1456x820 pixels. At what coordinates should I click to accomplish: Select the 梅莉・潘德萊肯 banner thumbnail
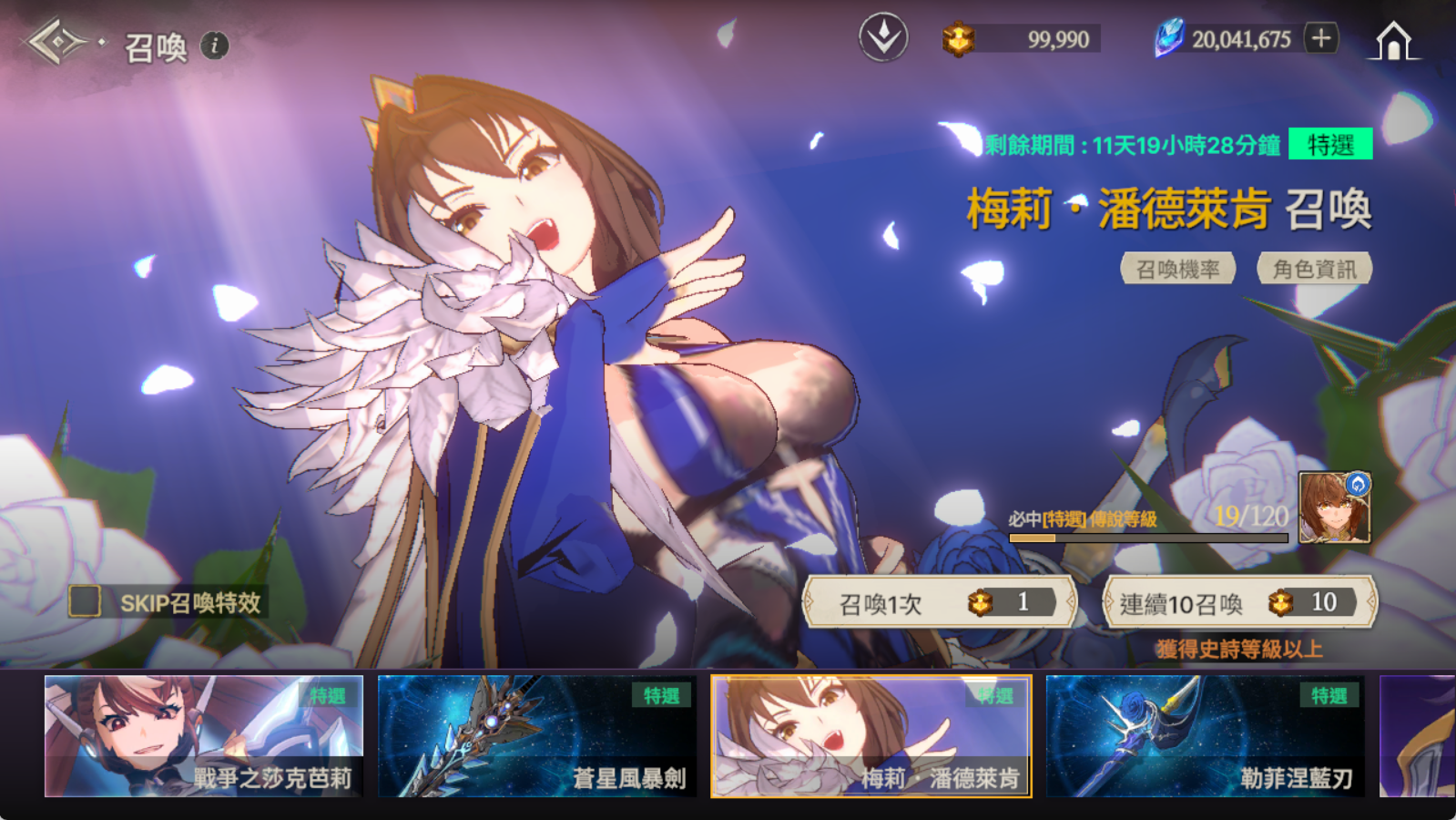coord(871,736)
